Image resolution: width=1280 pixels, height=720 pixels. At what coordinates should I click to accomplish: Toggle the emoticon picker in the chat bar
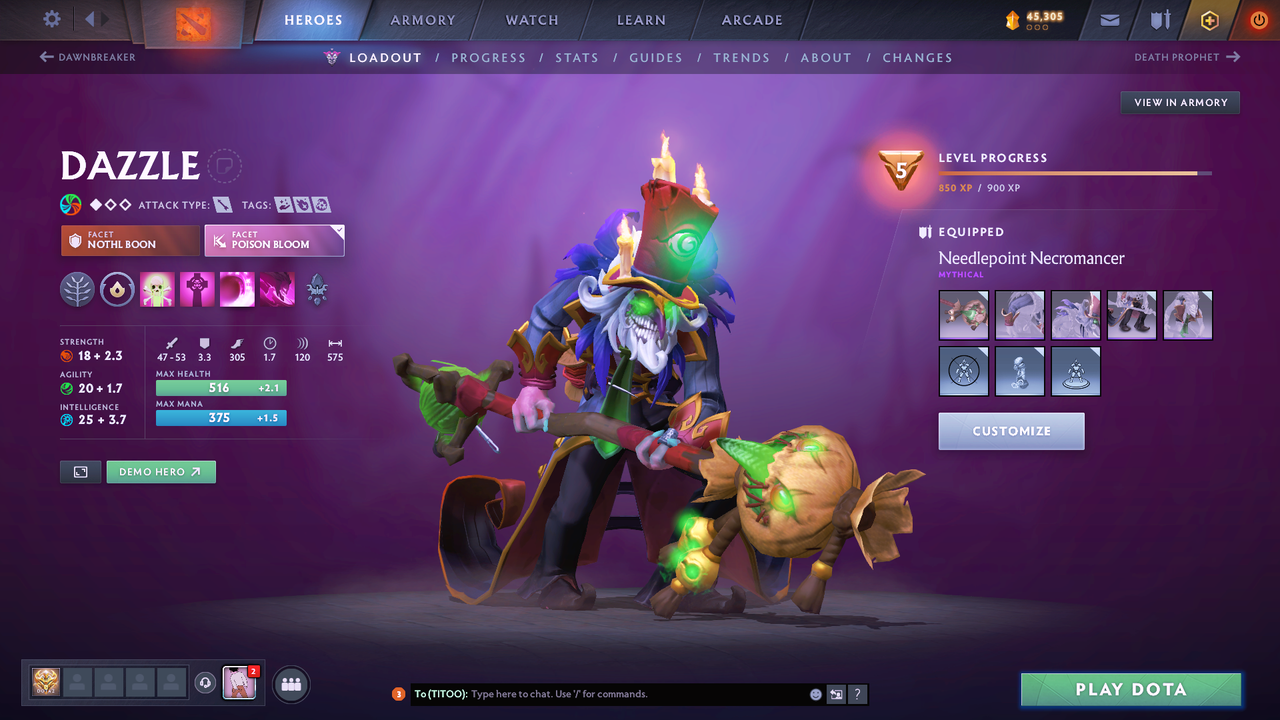pos(814,693)
